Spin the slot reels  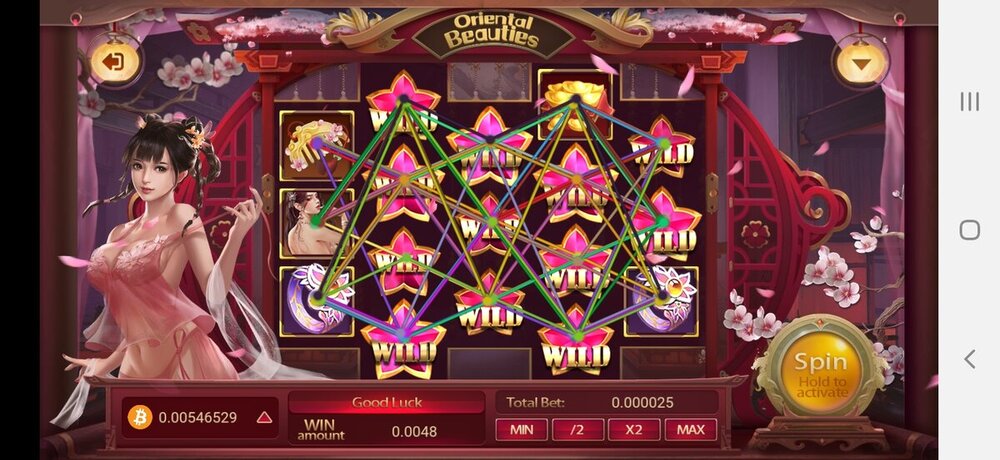819,373
